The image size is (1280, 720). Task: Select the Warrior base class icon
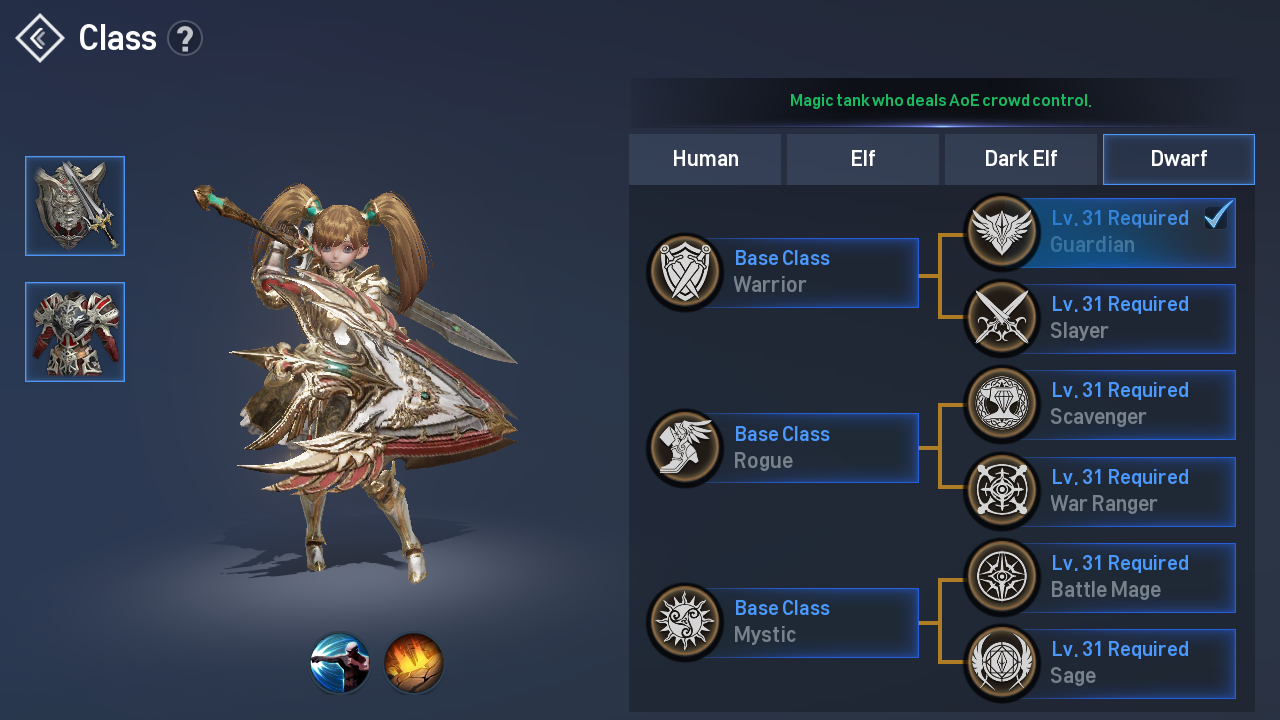(x=685, y=272)
